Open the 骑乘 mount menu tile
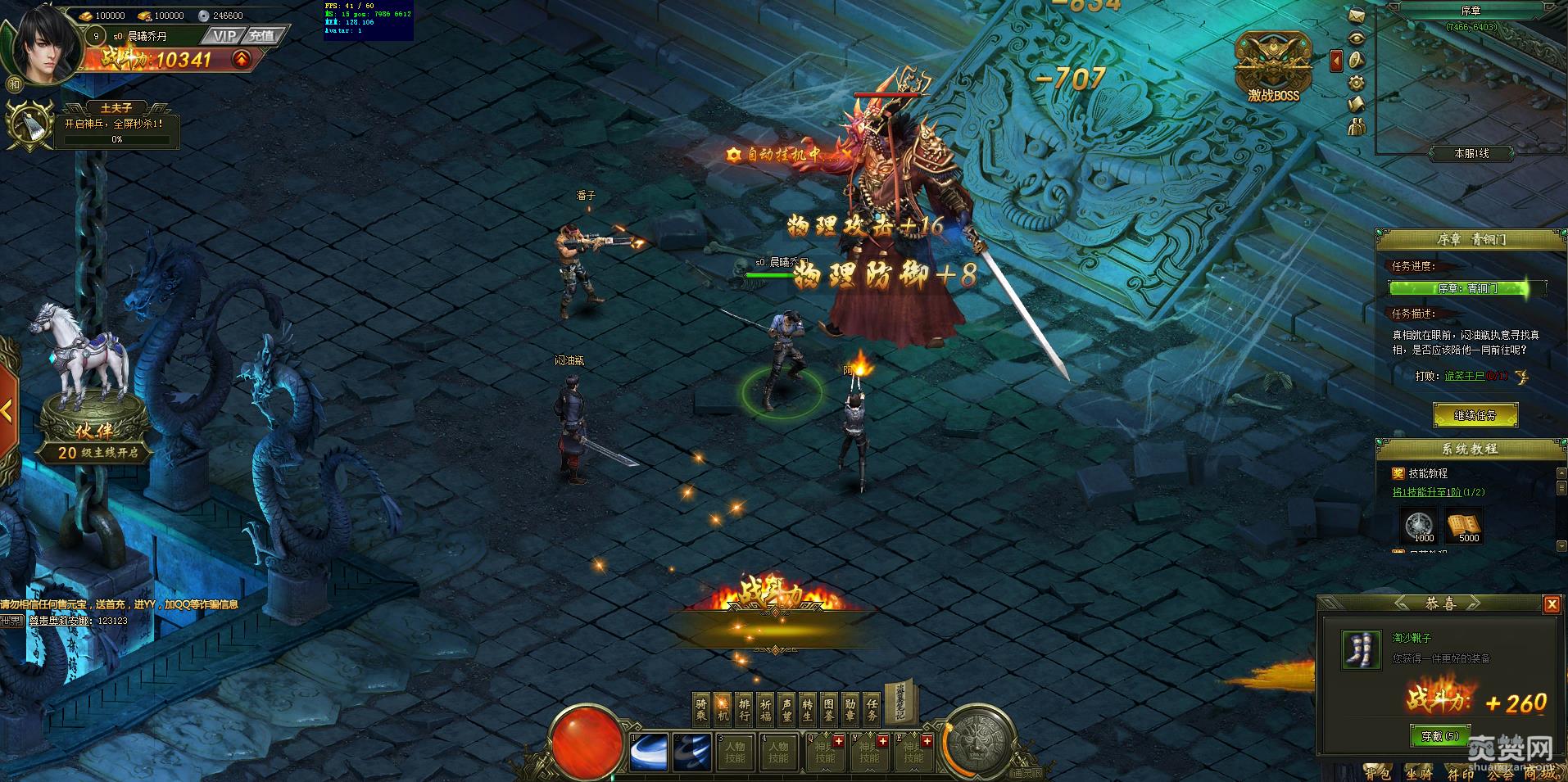1568x782 pixels. click(x=702, y=709)
